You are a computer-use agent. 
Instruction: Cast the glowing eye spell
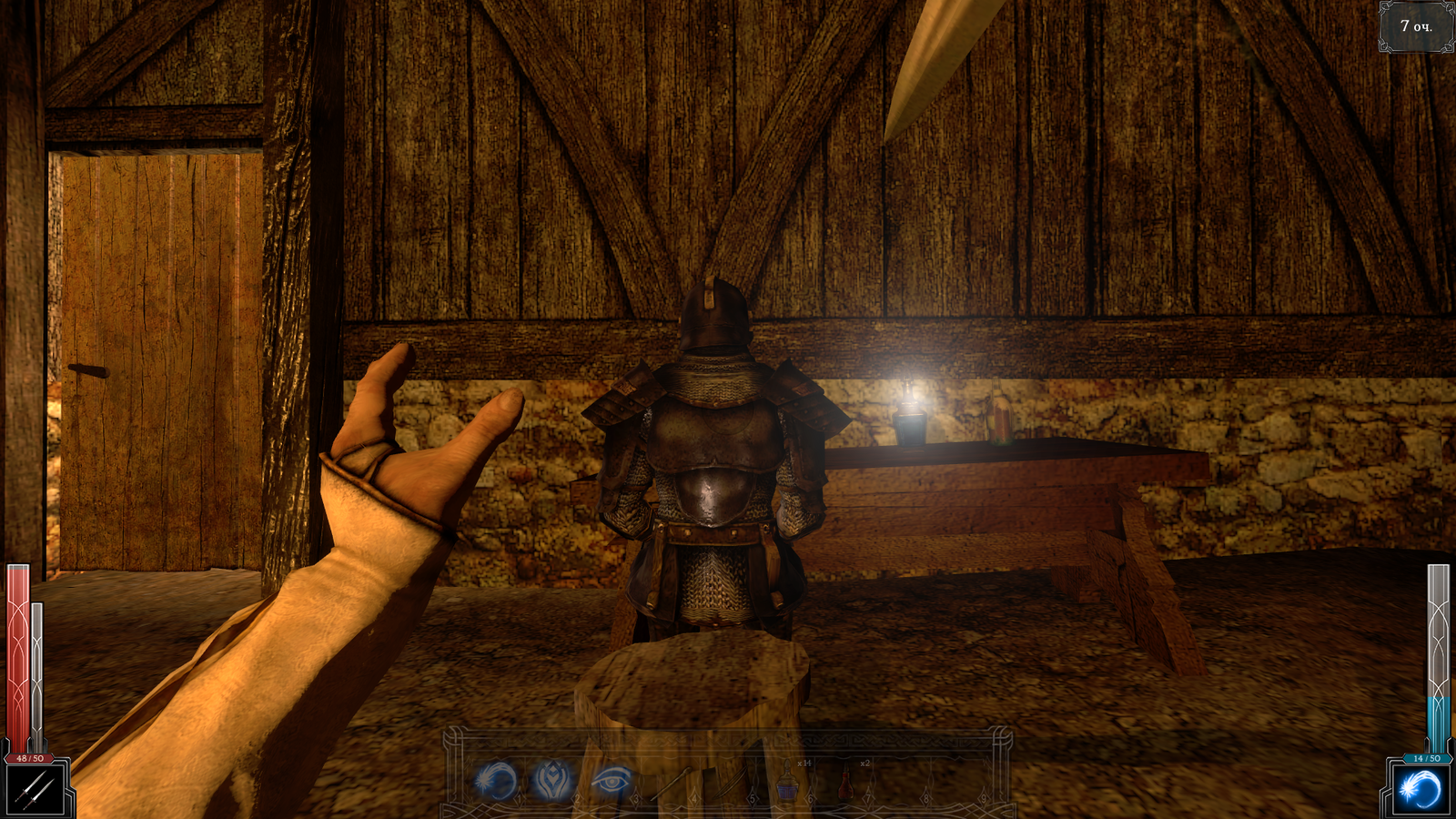pyautogui.click(x=610, y=781)
